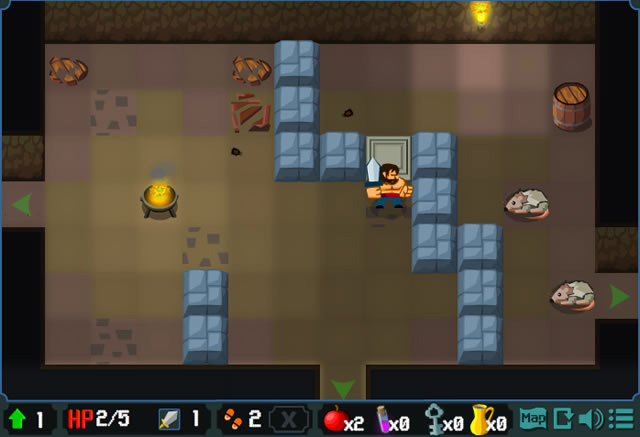Use the red apple item

336,420
